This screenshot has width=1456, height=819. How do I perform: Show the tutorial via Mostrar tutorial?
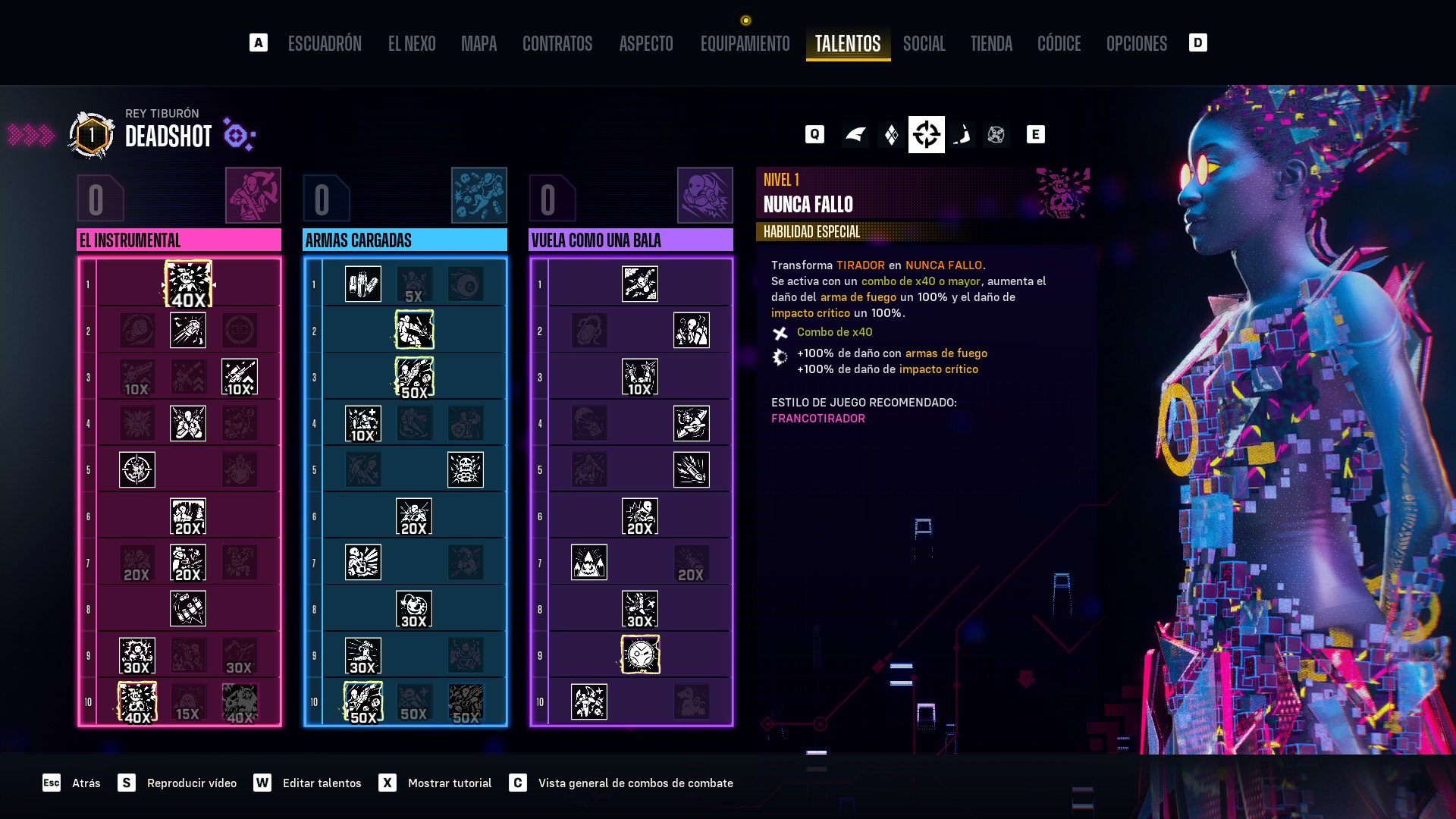pos(449,783)
